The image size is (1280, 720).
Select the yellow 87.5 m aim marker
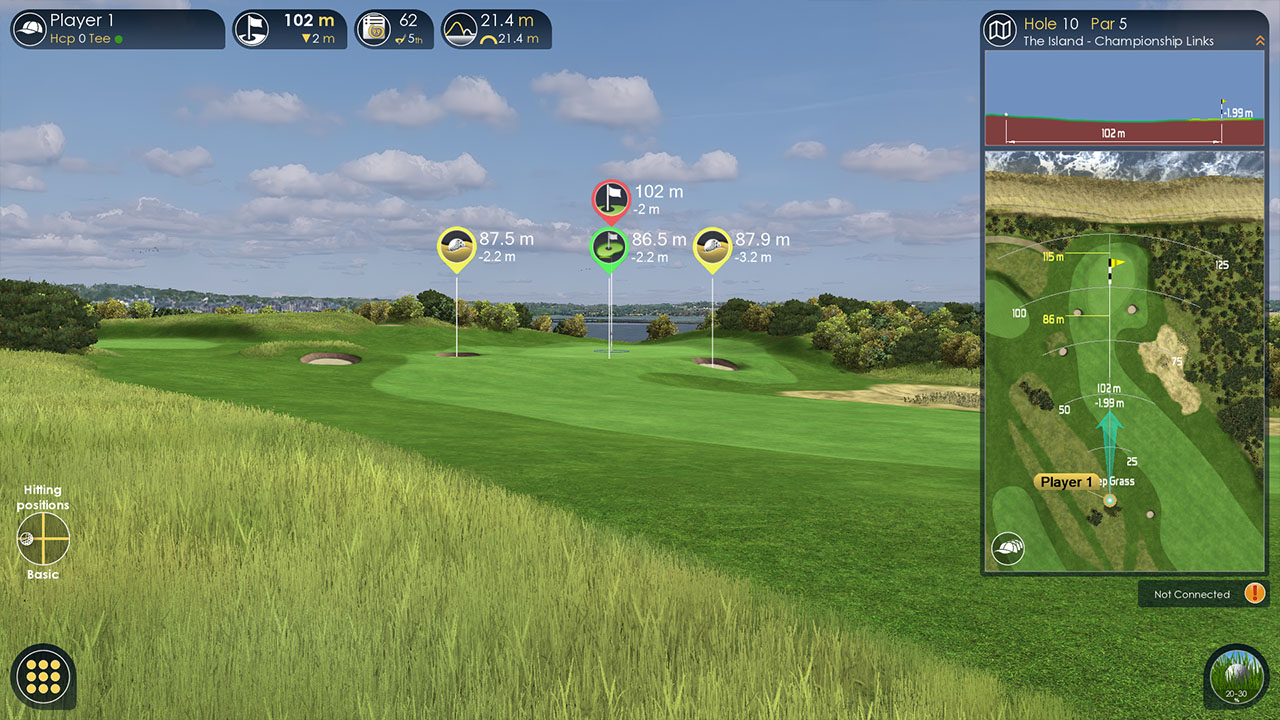pos(456,247)
